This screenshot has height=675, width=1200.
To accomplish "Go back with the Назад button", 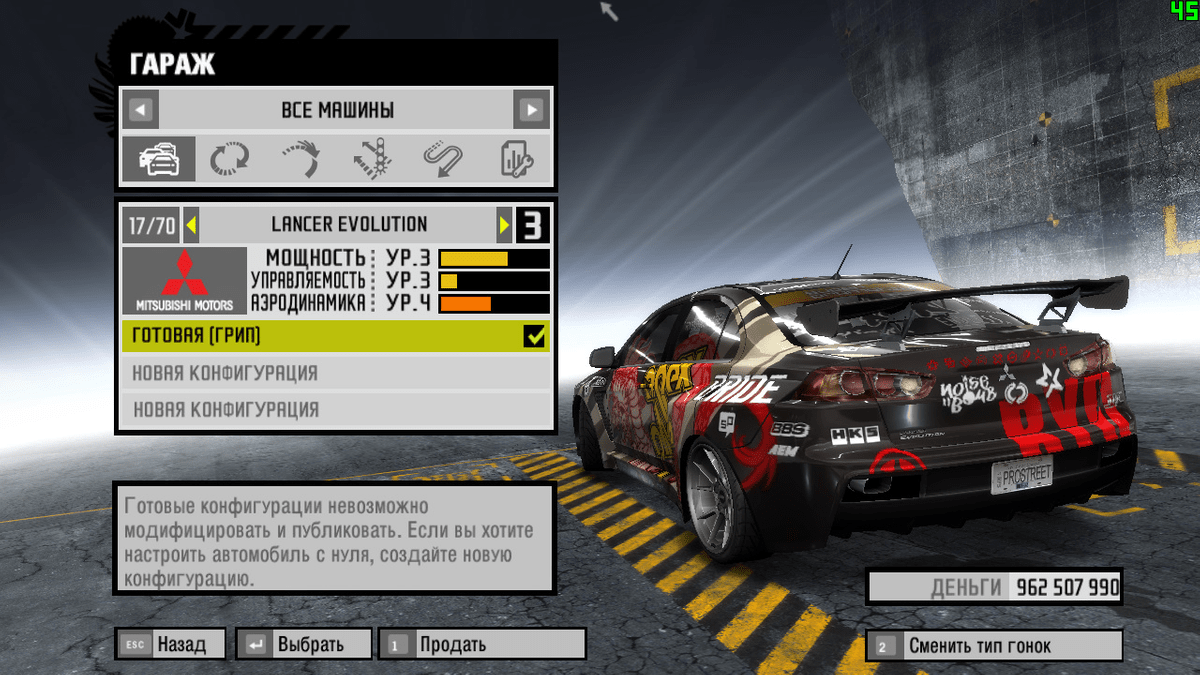I will 170,645.
